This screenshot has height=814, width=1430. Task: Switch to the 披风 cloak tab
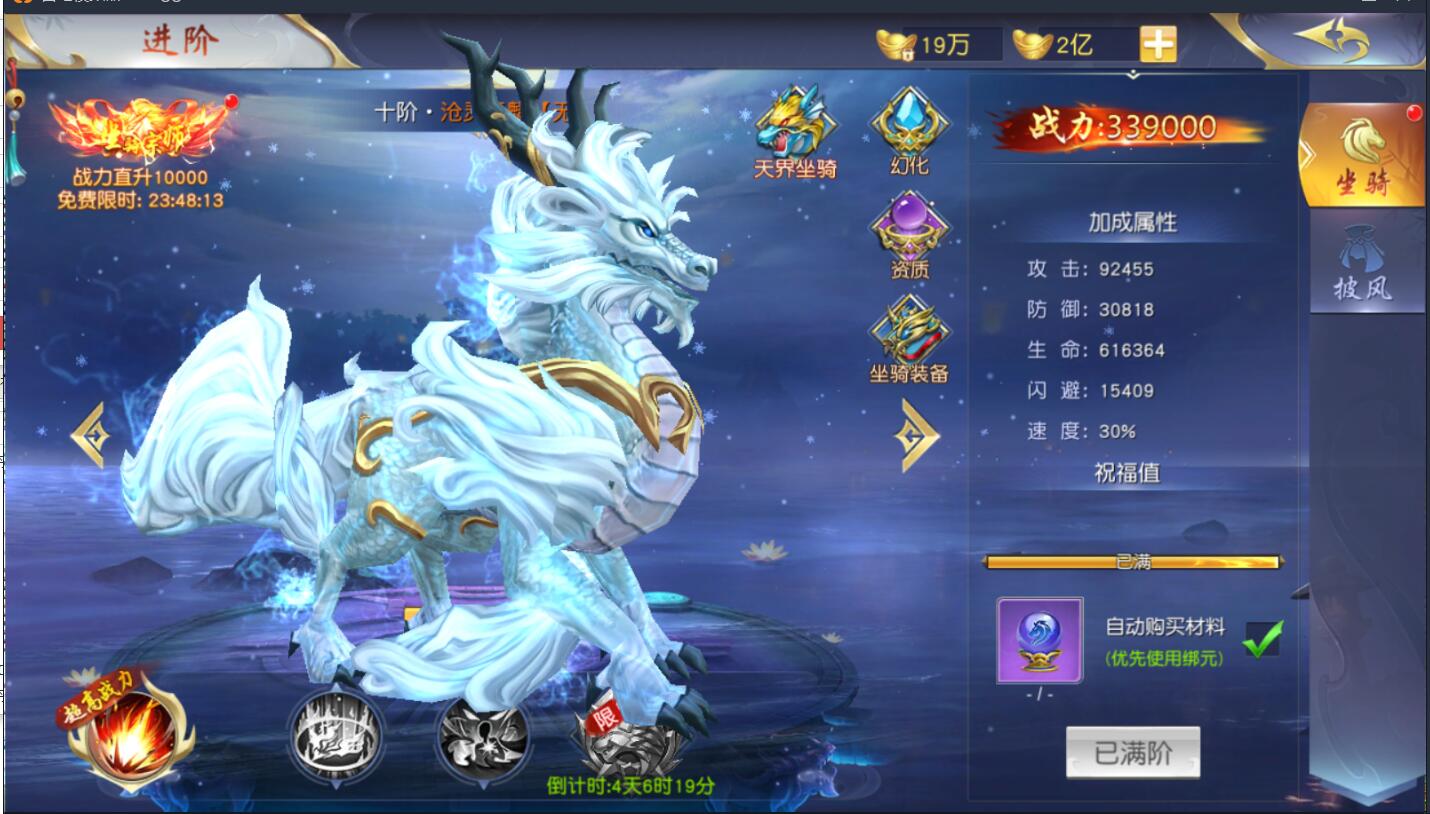point(1362,267)
